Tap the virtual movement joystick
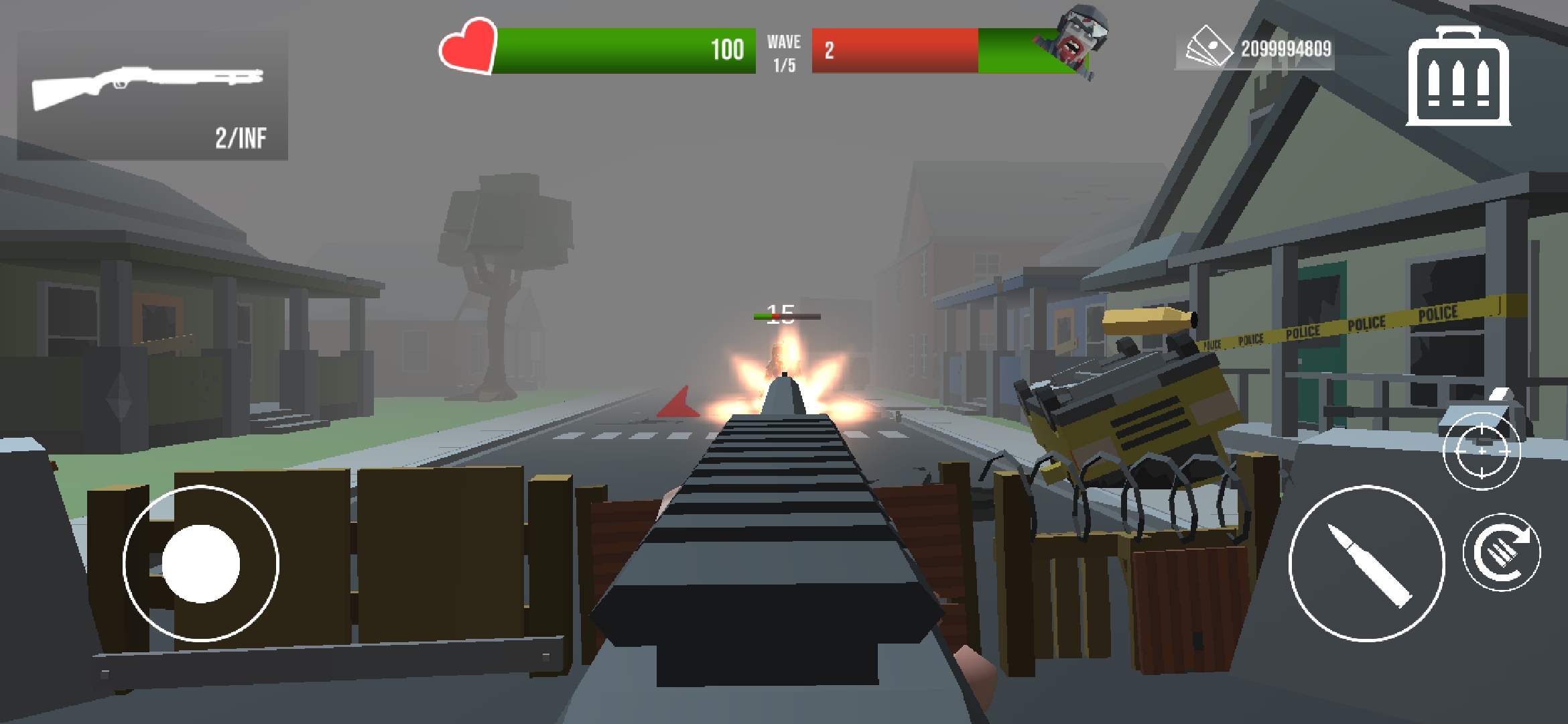 pos(201,564)
